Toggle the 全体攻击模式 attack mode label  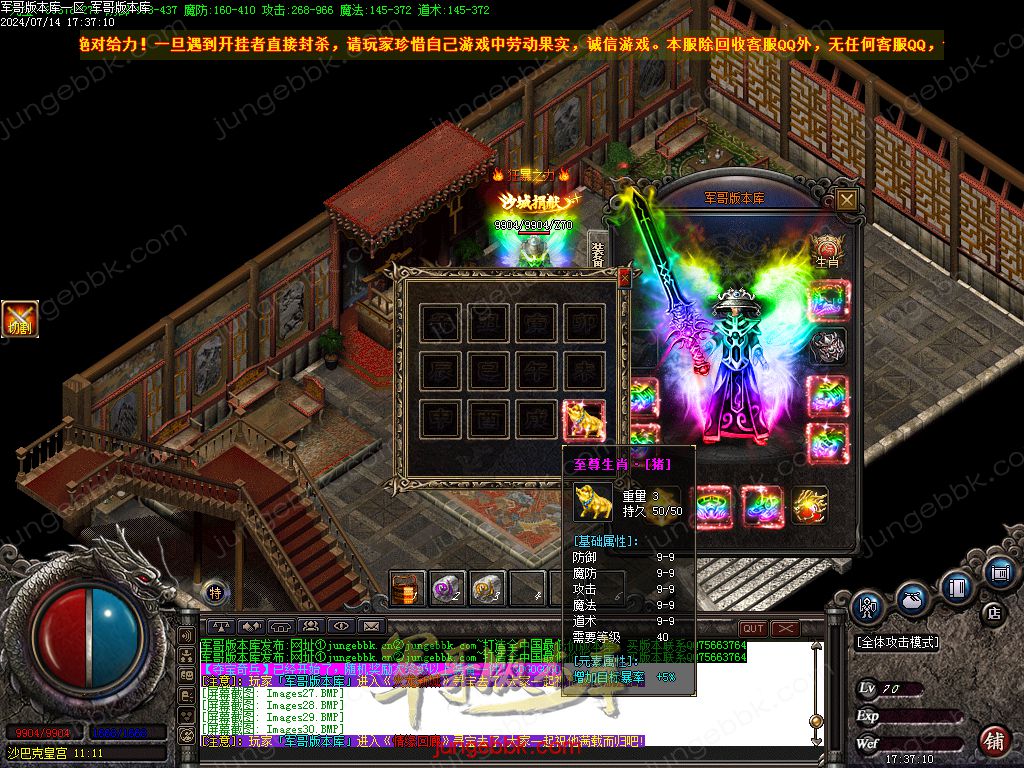897,643
